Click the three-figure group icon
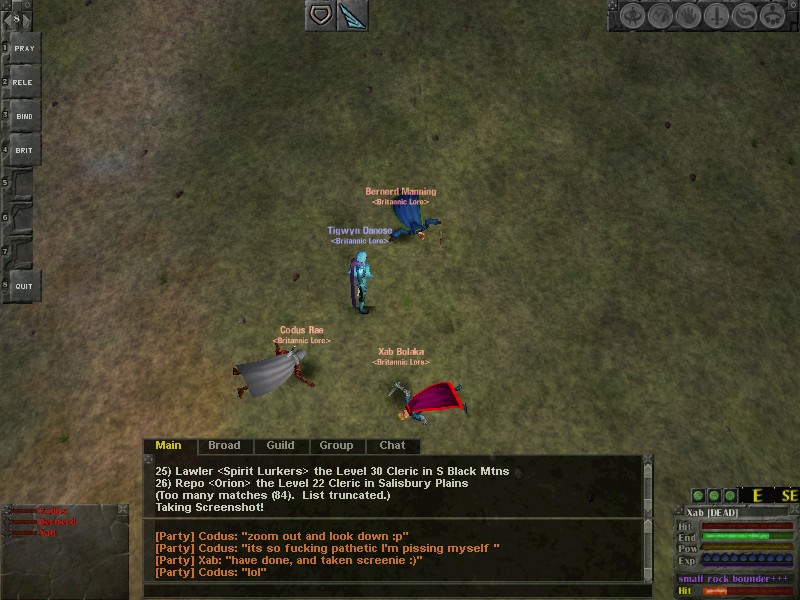The image size is (800, 600). [x=772, y=16]
